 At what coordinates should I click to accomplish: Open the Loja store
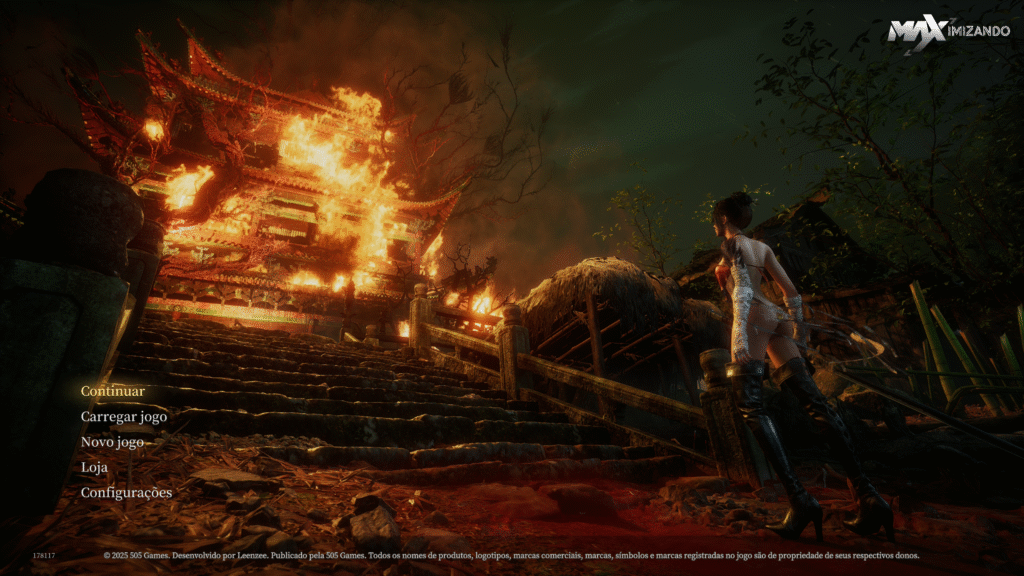point(94,467)
